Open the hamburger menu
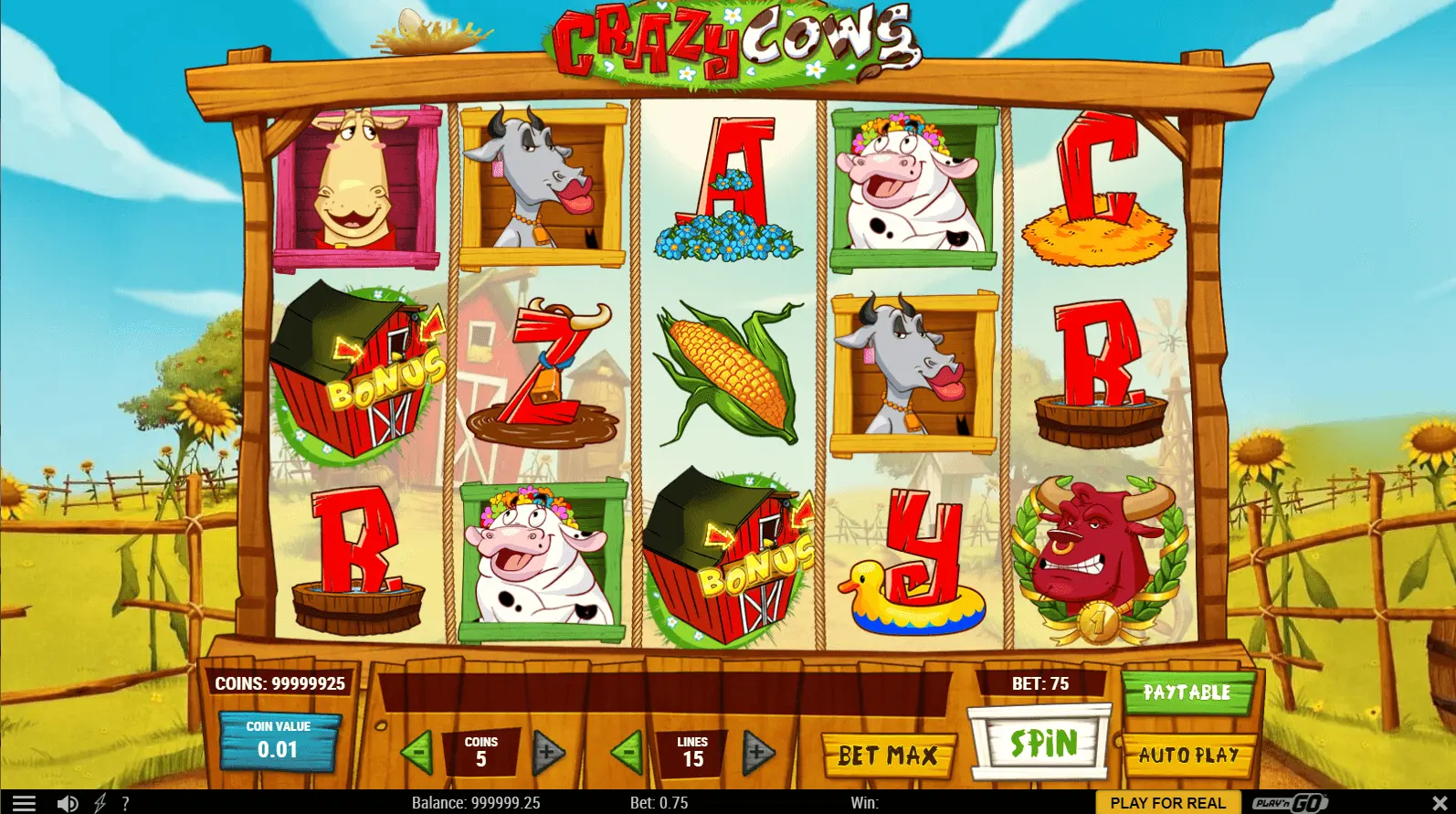The height and width of the screenshot is (814, 1456). coord(24,803)
